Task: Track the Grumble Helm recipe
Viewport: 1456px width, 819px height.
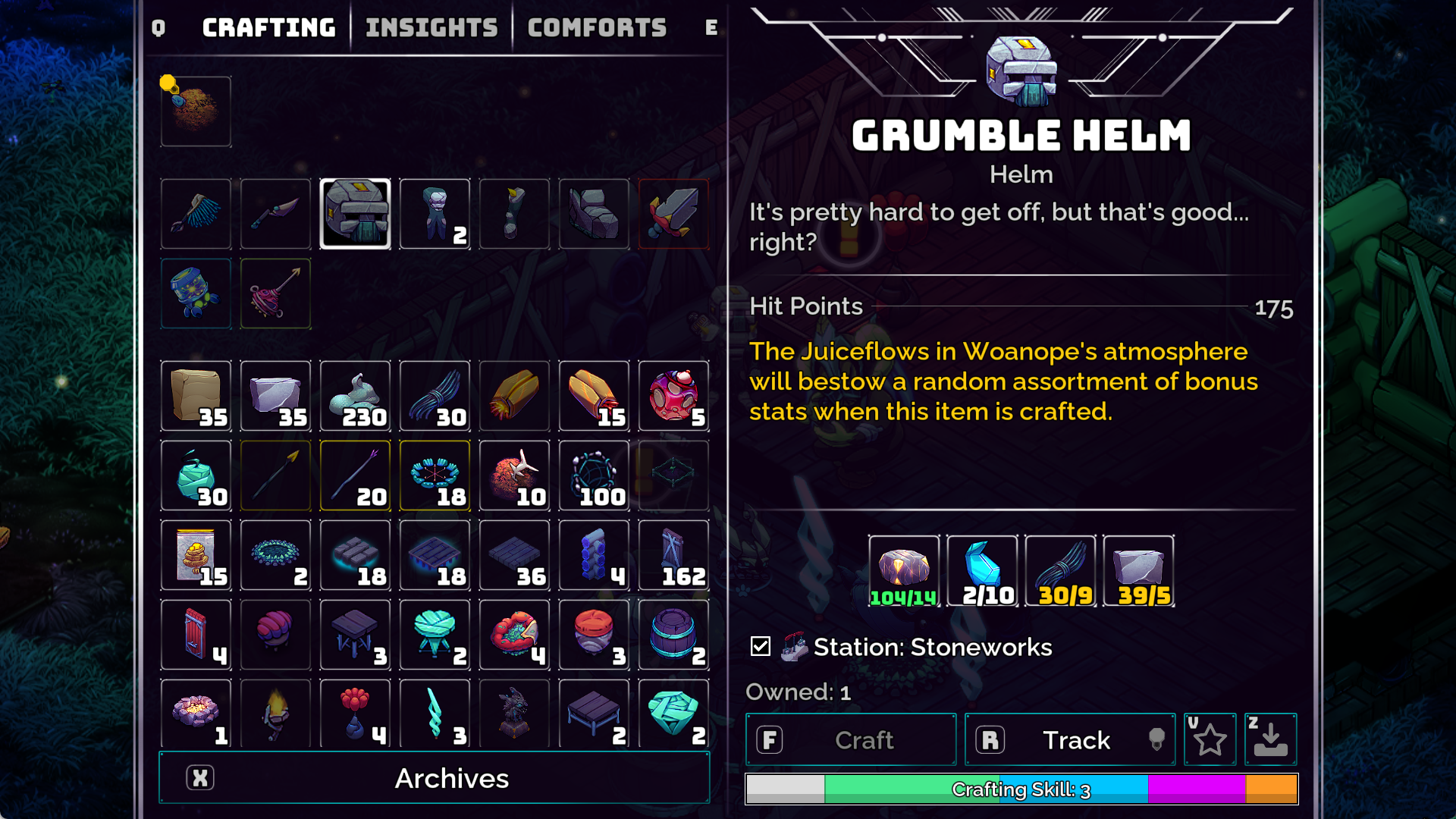Action: coord(1069,739)
